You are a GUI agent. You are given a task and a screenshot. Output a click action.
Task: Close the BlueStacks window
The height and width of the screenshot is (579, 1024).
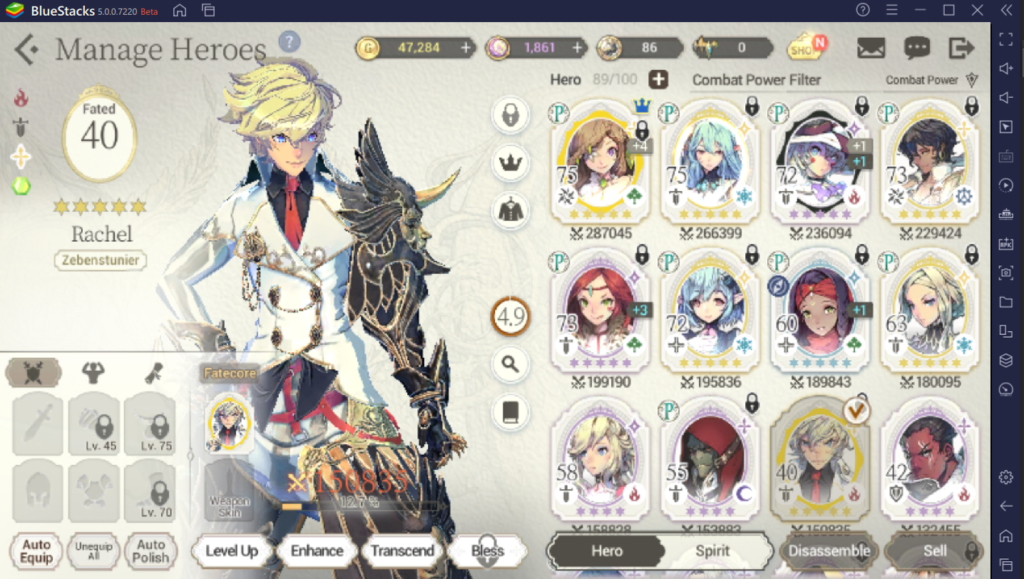(977, 10)
